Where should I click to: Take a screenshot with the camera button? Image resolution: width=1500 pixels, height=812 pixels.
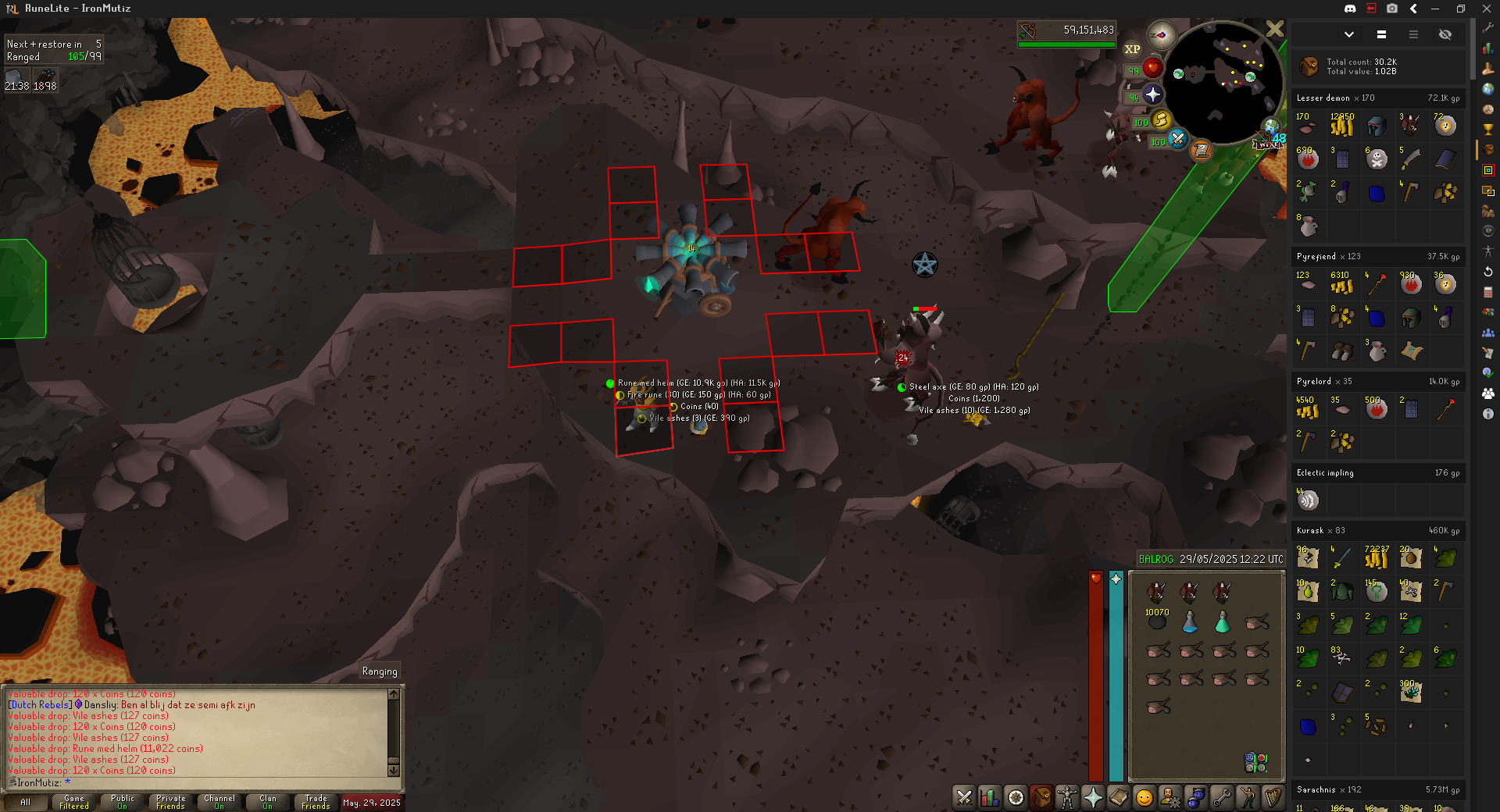pos(1392,9)
